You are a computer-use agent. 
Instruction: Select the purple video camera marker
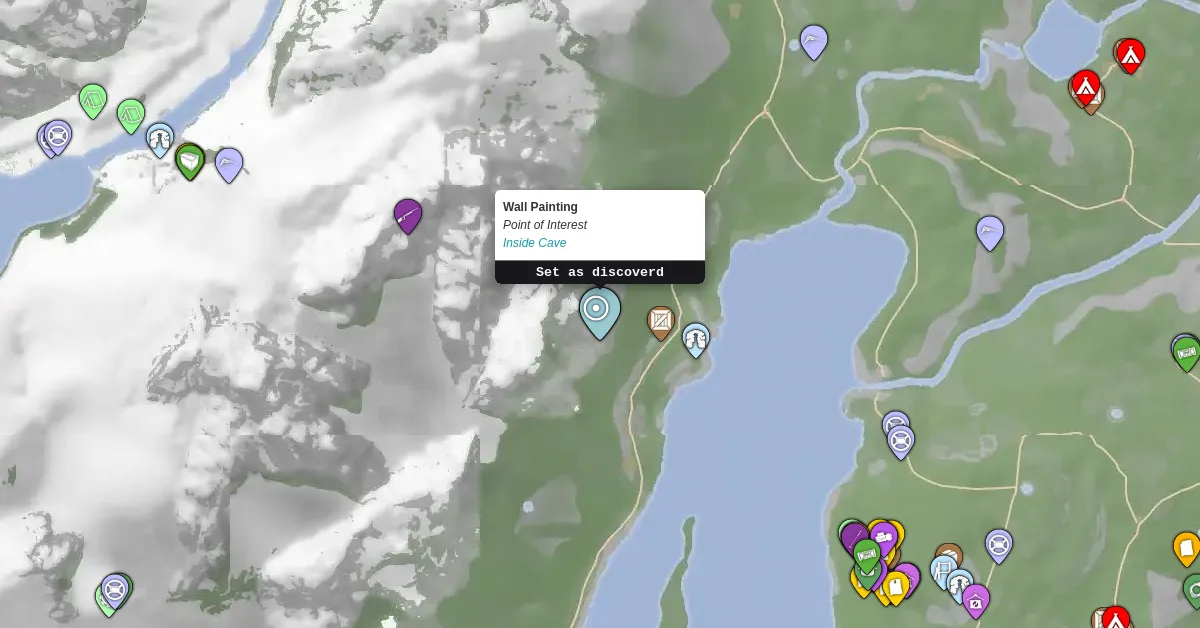coord(883,538)
